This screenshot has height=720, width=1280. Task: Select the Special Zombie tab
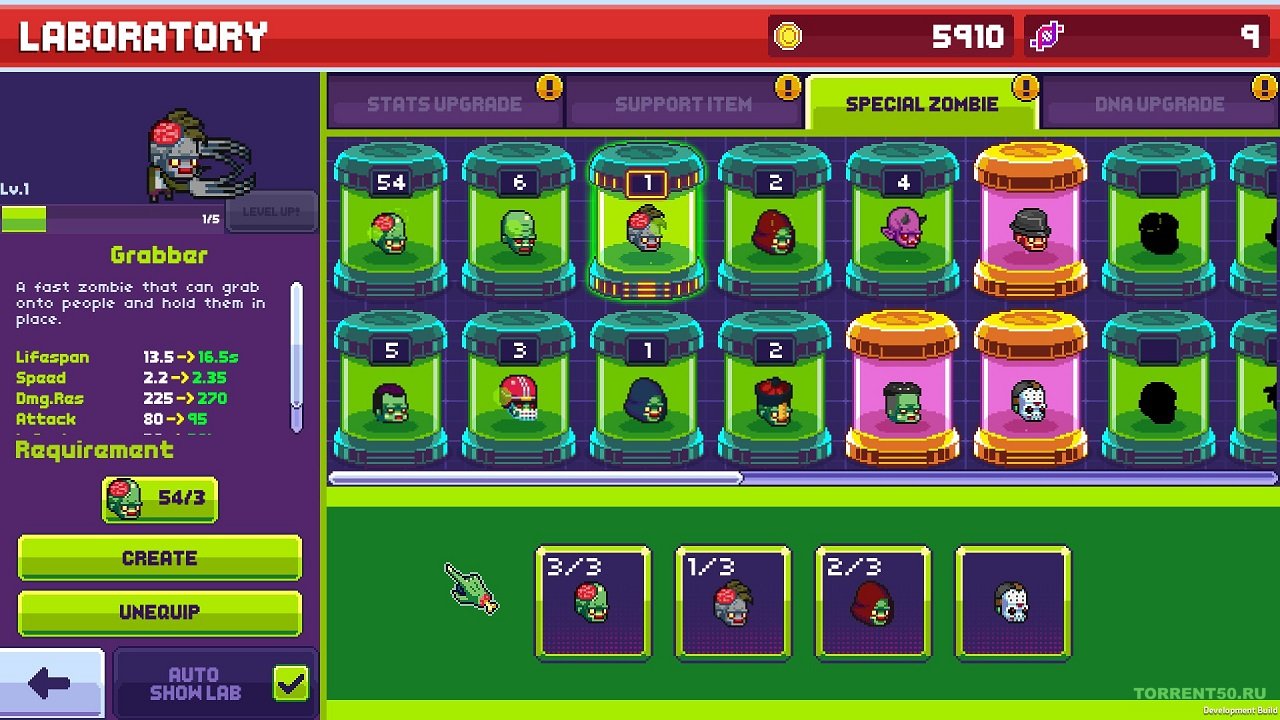tap(921, 104)
